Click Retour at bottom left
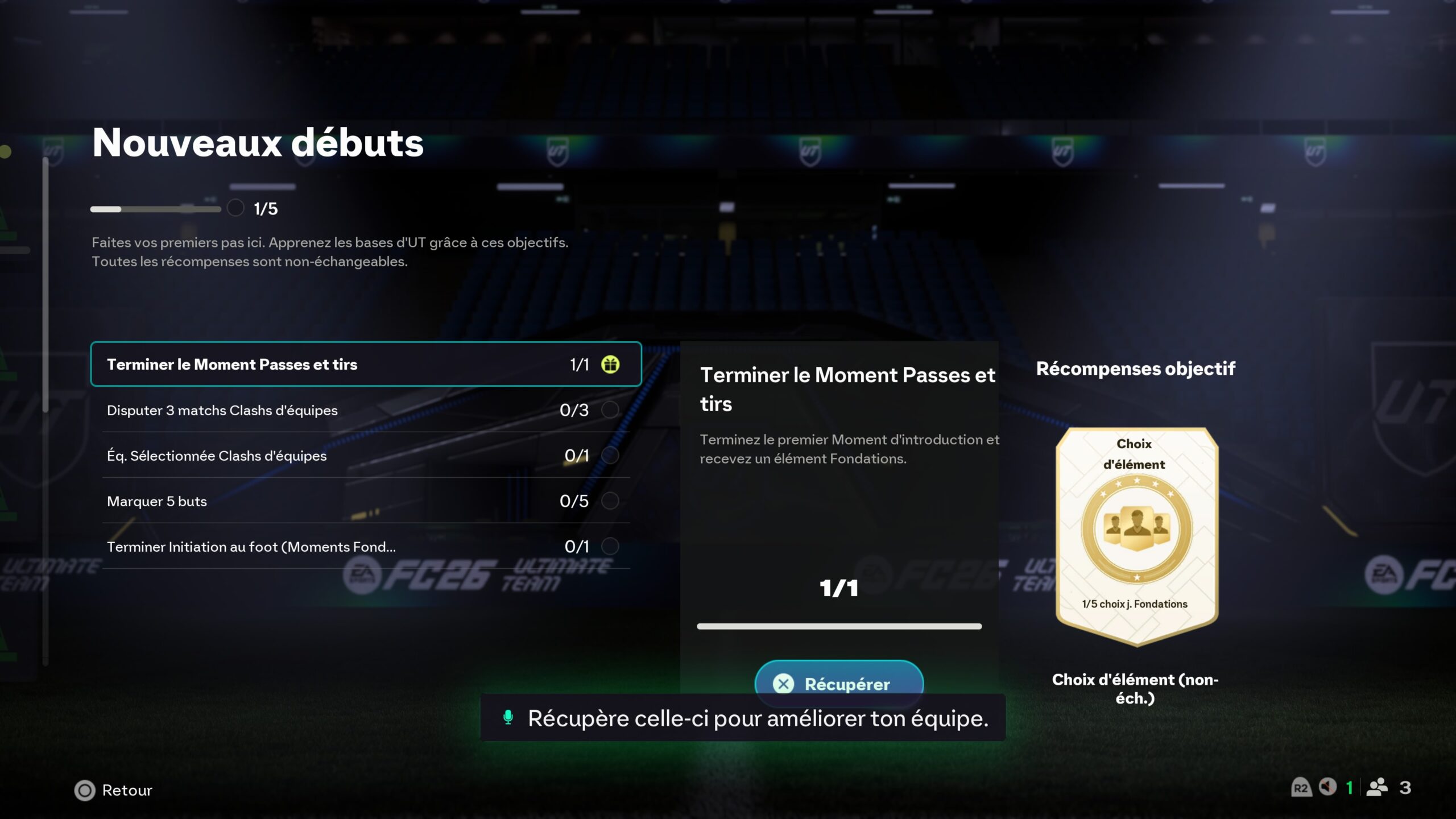1456x819 pixels. 126,790
